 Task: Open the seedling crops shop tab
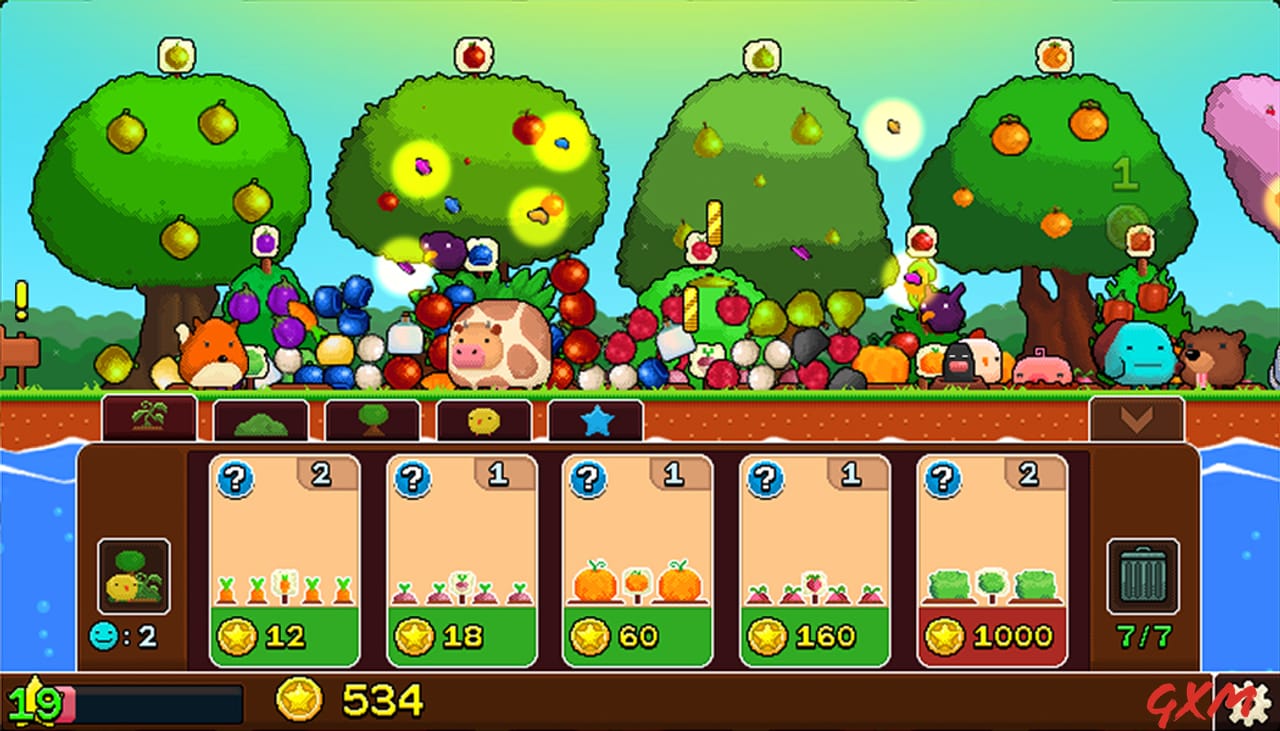pos(148,419)
